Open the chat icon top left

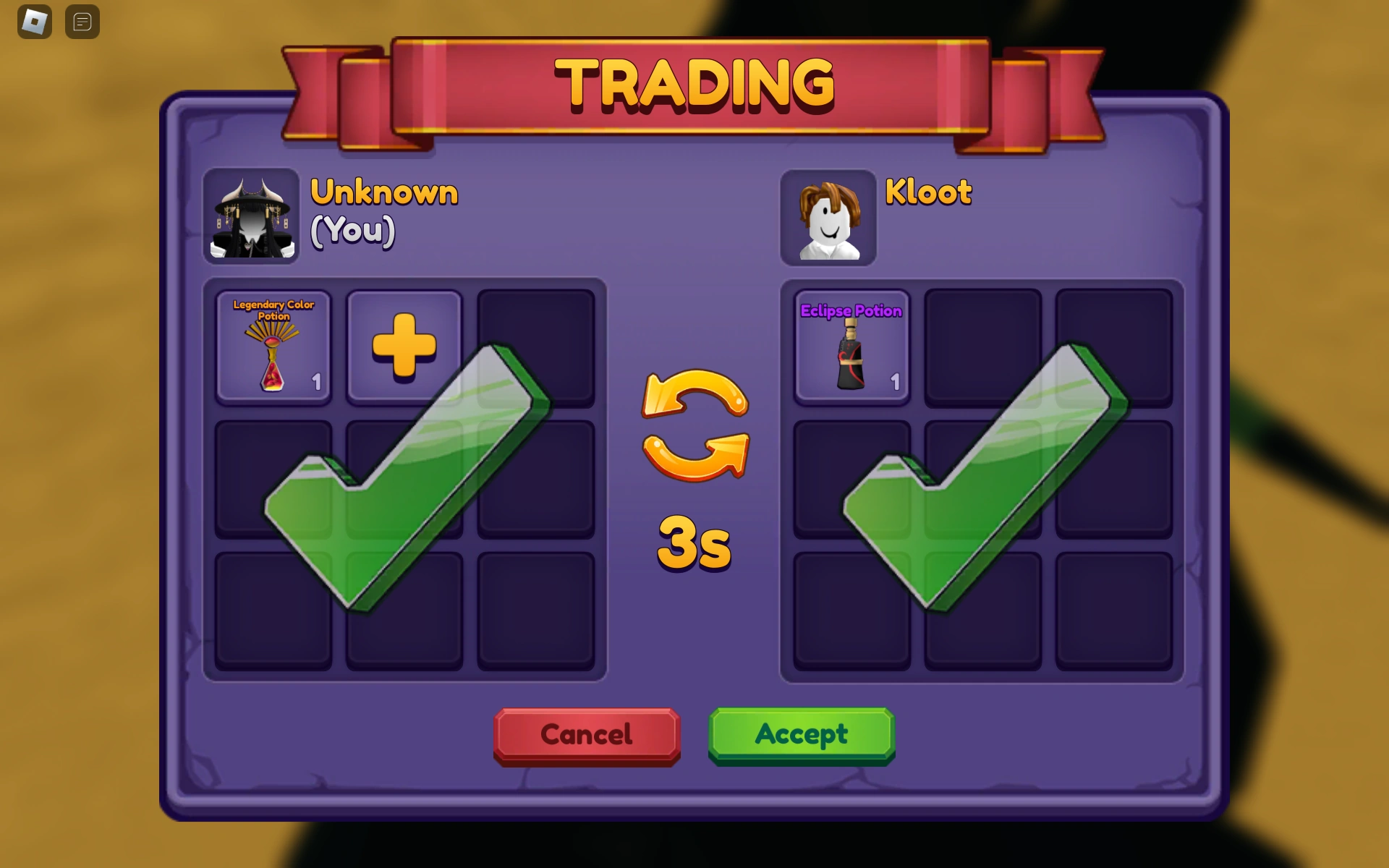tap(82, 21)
